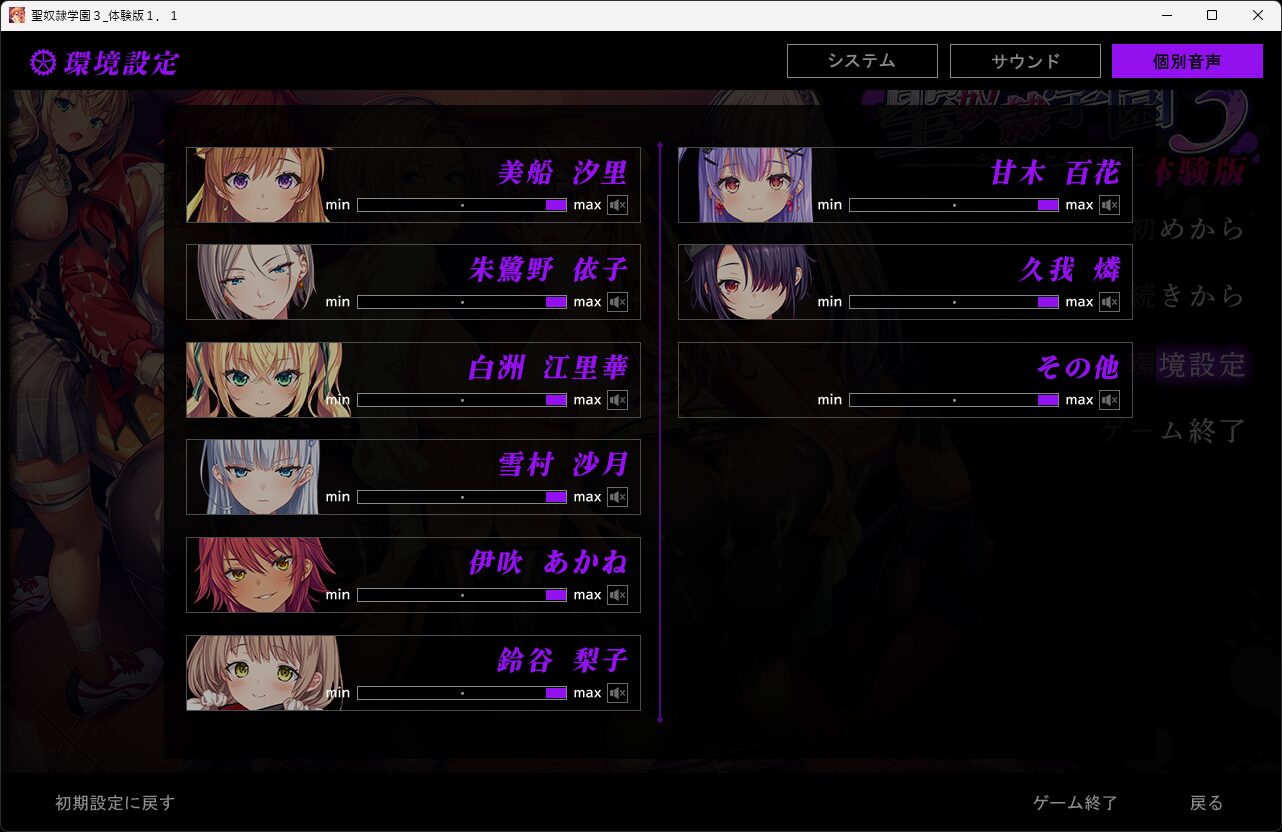Switch to the システム tab
Image resolution: width=1282 pixels, height=832 pixels.
(x=862, y=61)
